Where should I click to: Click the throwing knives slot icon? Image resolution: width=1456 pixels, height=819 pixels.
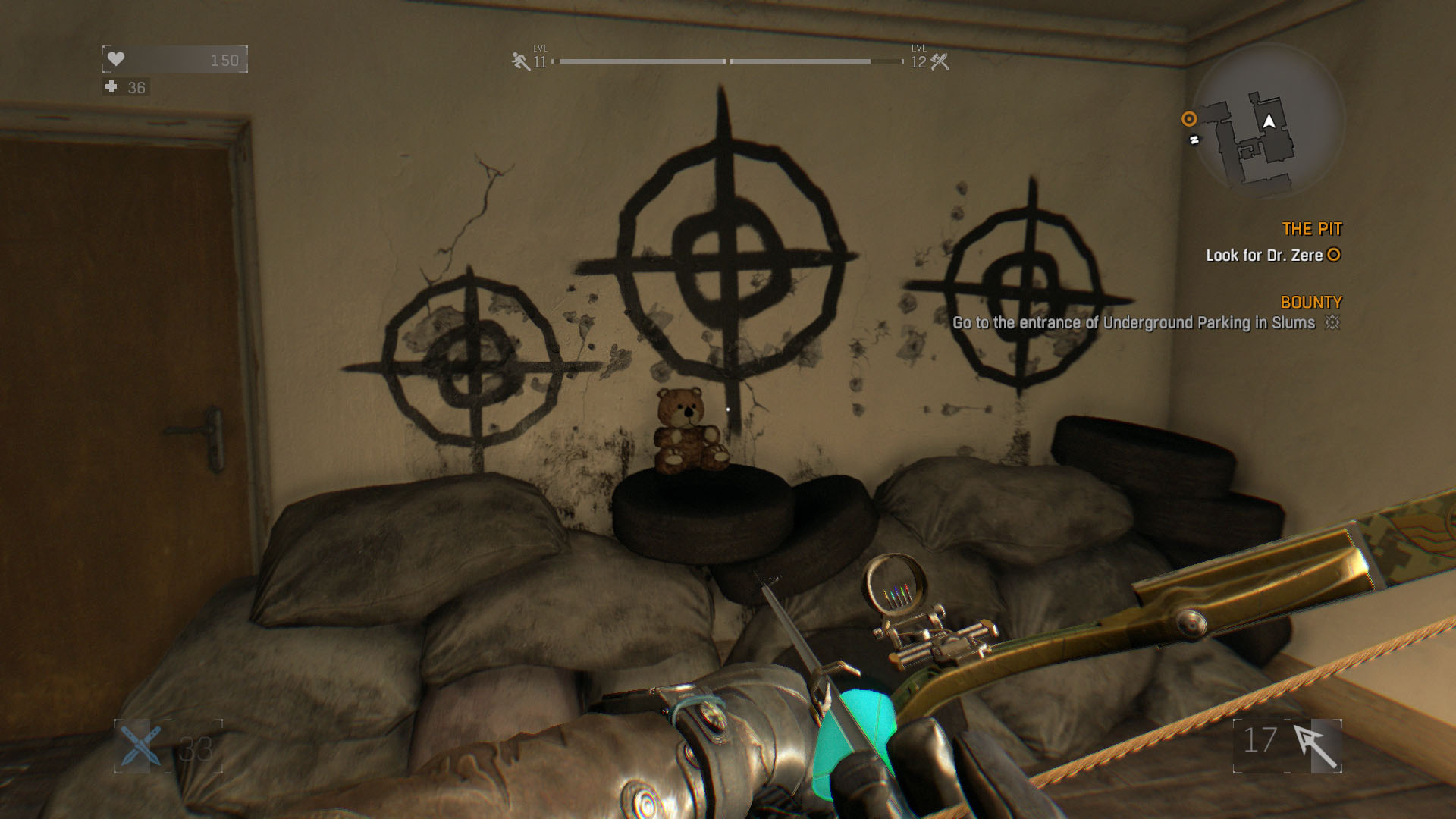pyautogui.click(x=140, y=745)
